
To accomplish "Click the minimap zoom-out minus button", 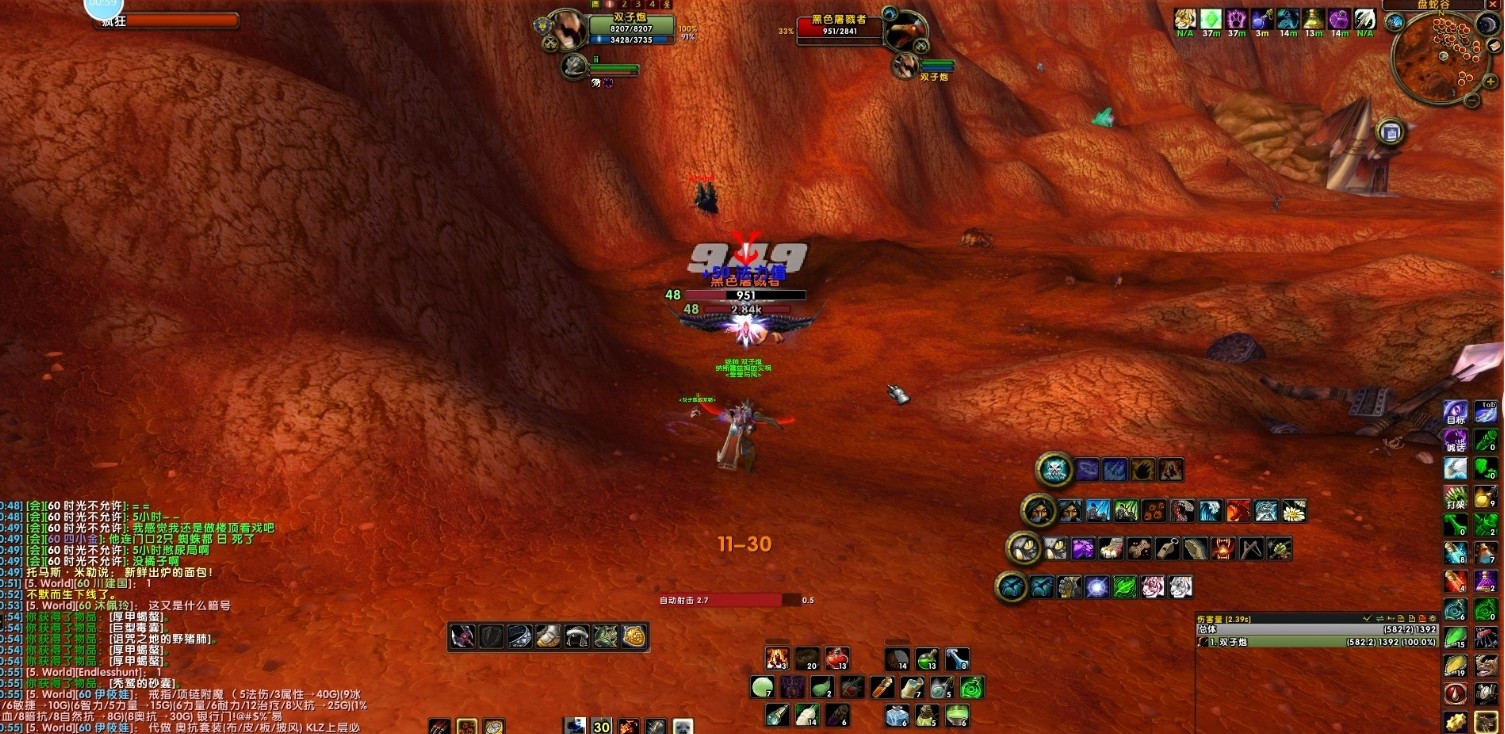I will coord(1473,100).
